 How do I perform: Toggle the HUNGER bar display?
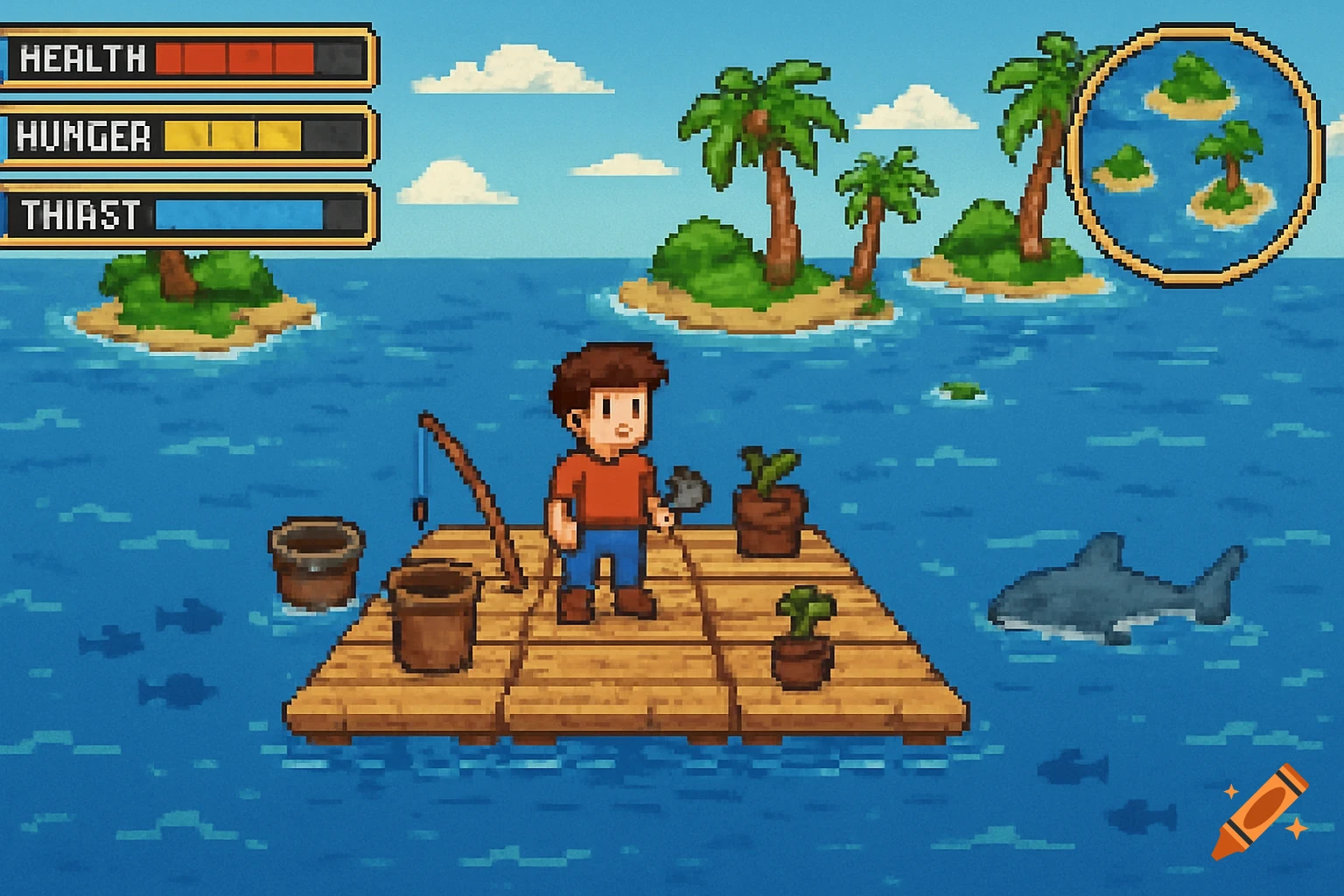point(232,137)
